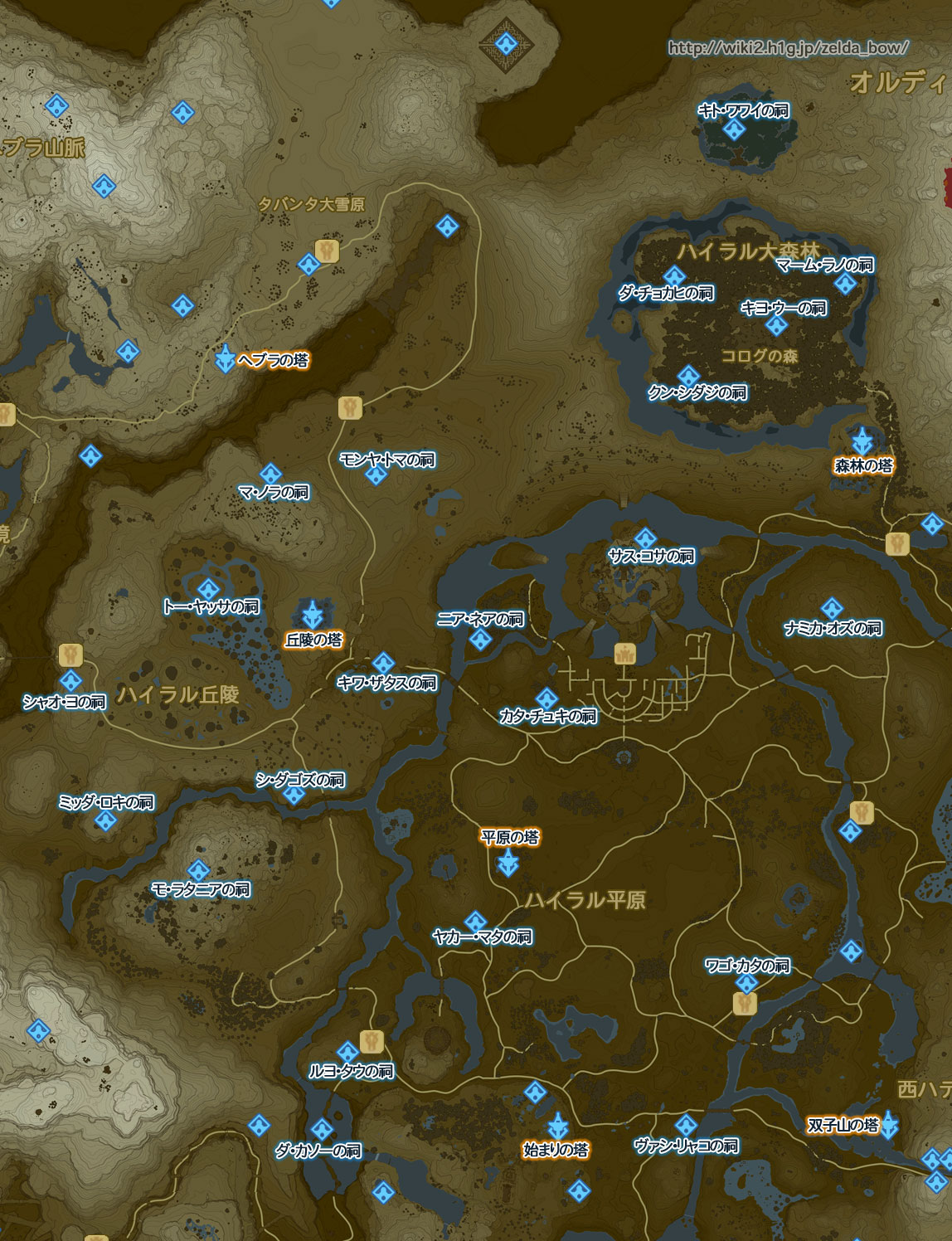952x1241 pixels.
Task: Click the ダ・カソーの祠 shrine marker
Action: (321, 1130)
